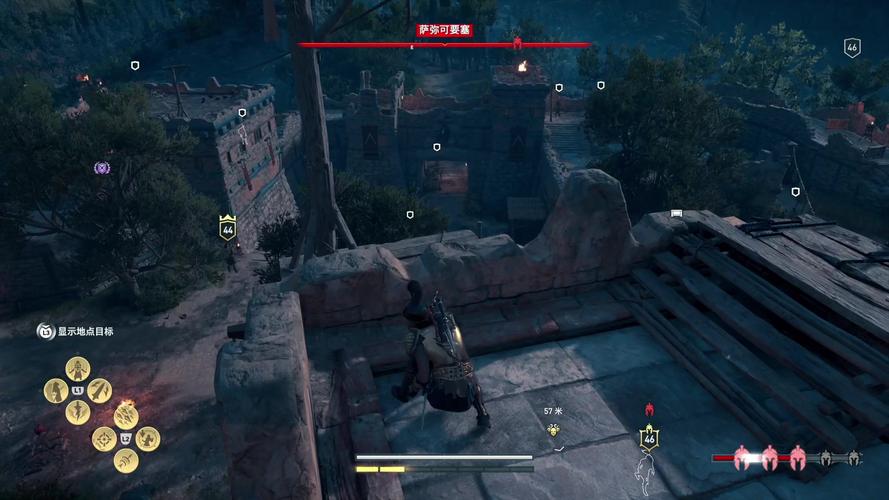Select the gold mask objective marker
The image size is (889, 500).
click(x=553, y=430)
